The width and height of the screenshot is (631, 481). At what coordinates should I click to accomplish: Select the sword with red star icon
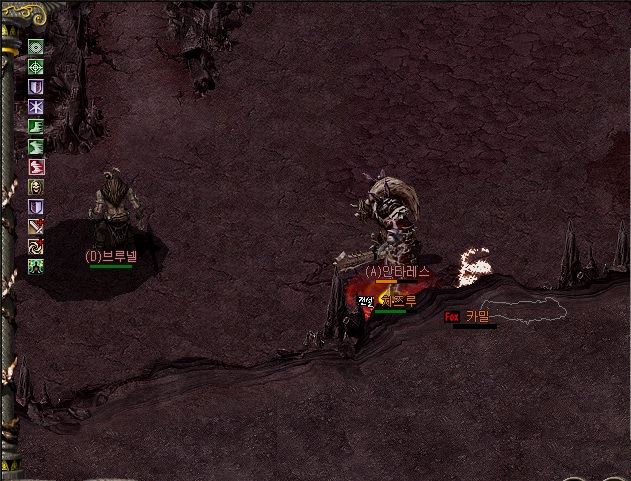pyautogui.click(x=36, y=226)
